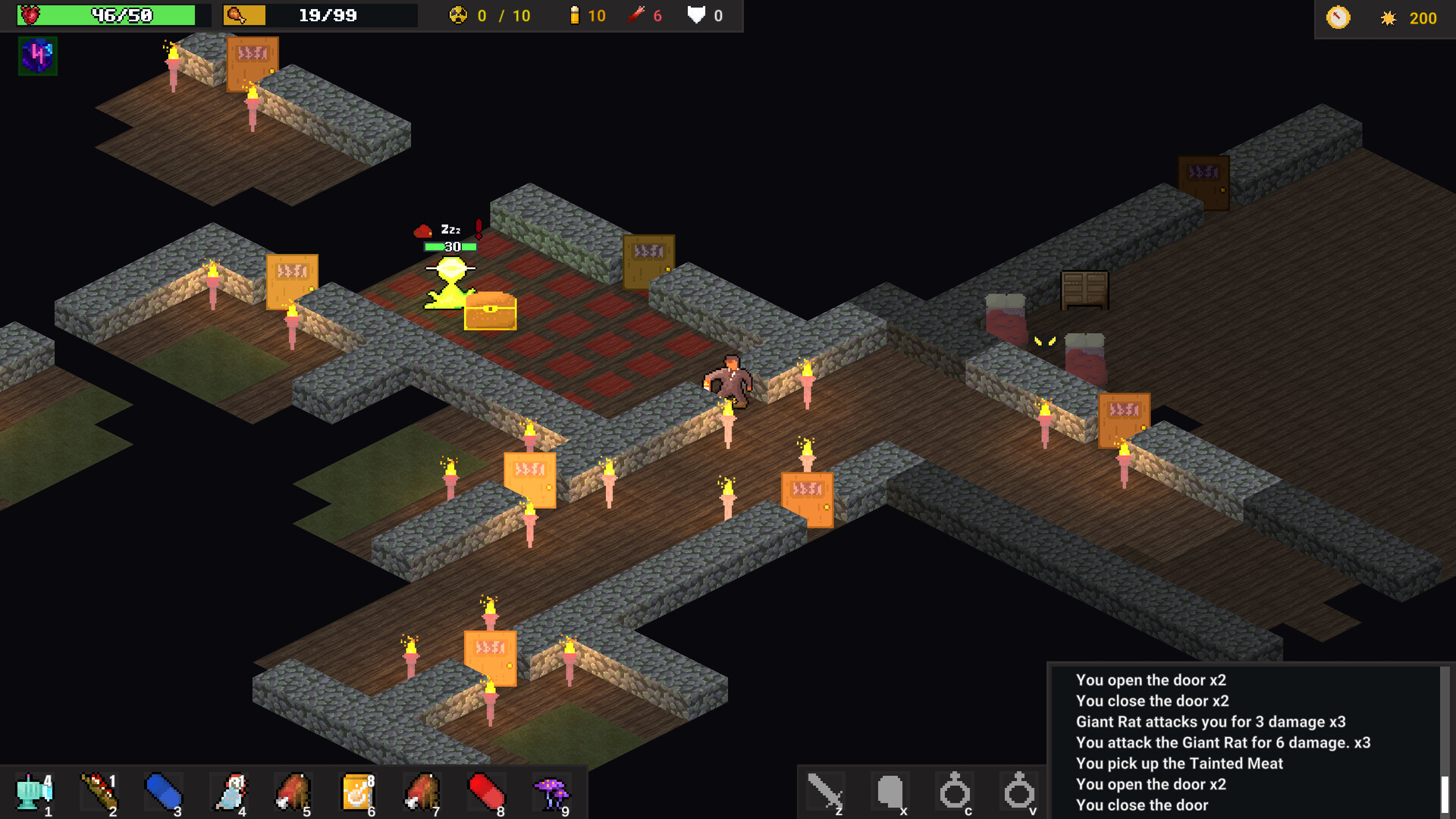Eat the meat in hotbar slot 5
1456x819 pixels.
[293, 792]
